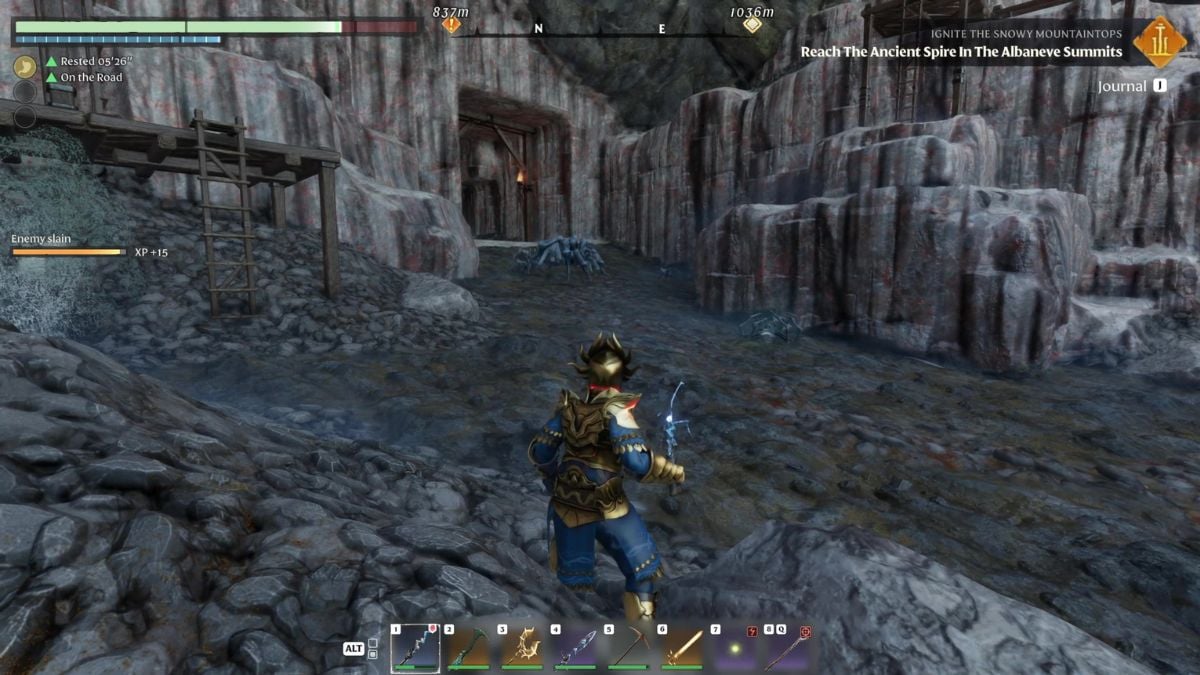Equip the green scythe in slot 2
1200x675 pixels.
tap(467, 648)
